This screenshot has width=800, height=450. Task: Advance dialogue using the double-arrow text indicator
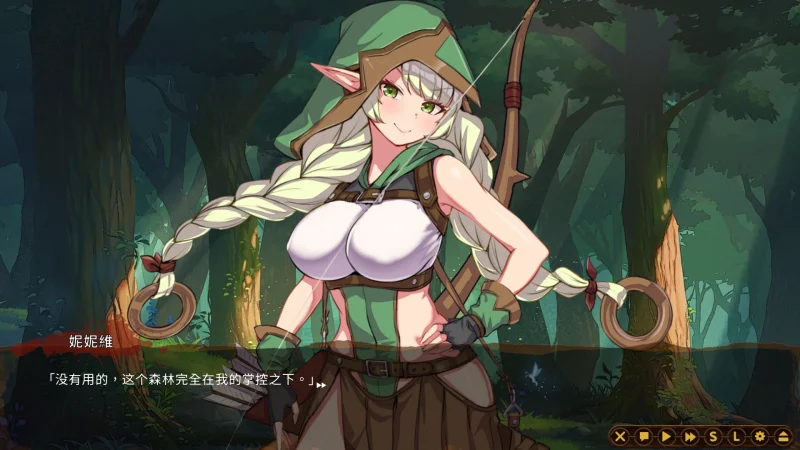(x=321, y=383)
